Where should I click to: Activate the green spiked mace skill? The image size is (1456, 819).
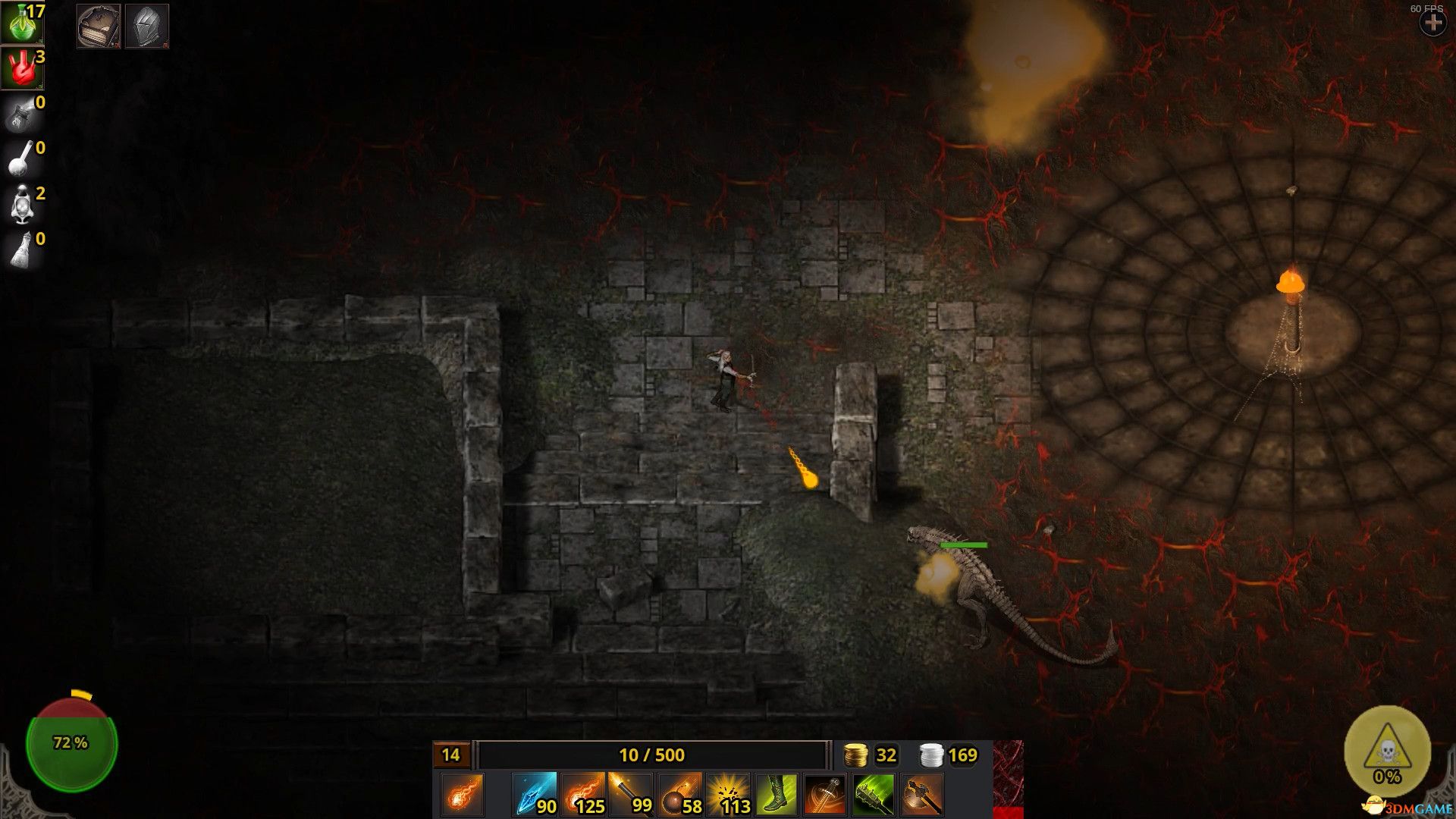pyautogui.click(x=874, y=794)
